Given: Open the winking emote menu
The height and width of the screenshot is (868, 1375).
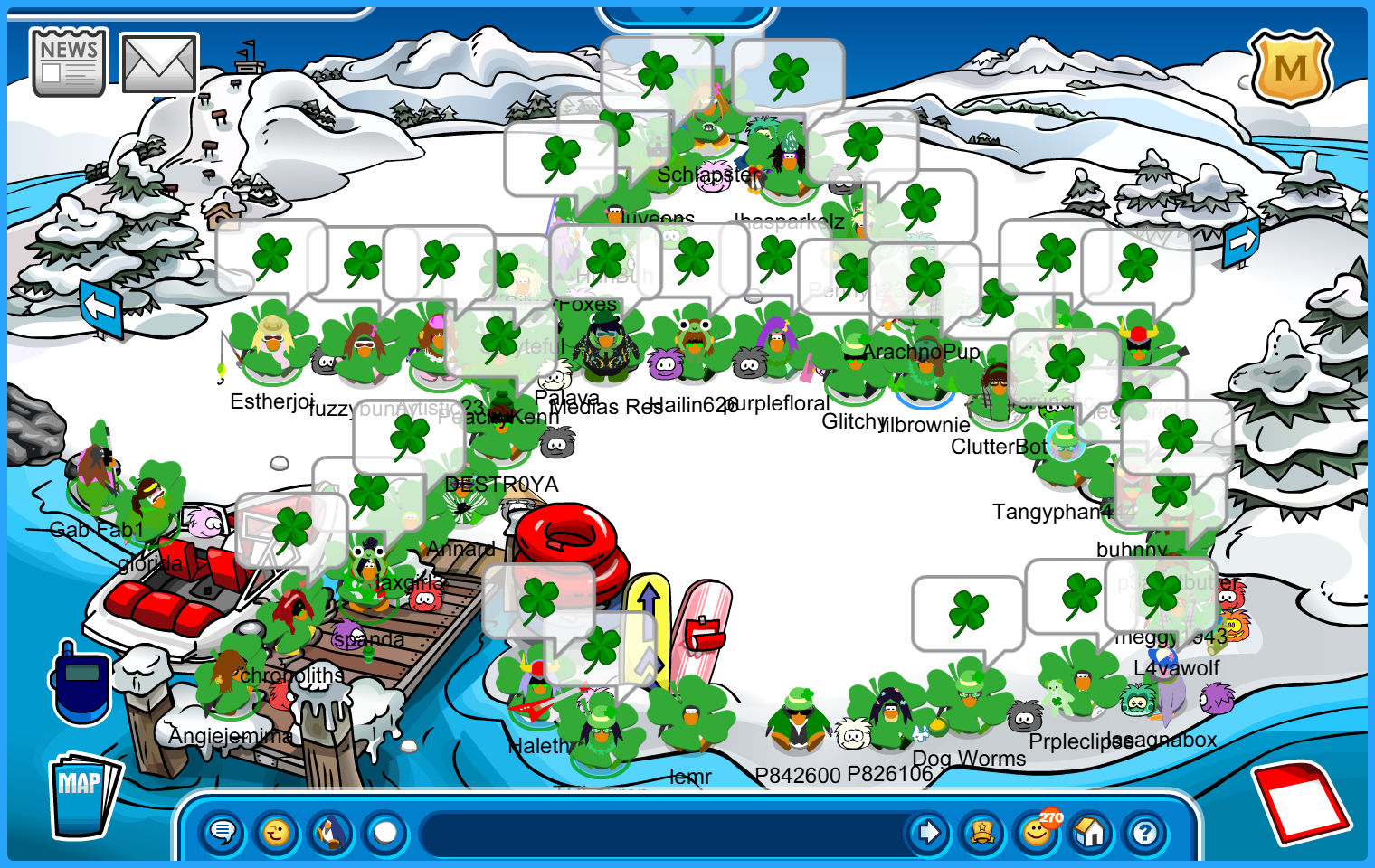Looking at the screenshot, I should 277,832.
